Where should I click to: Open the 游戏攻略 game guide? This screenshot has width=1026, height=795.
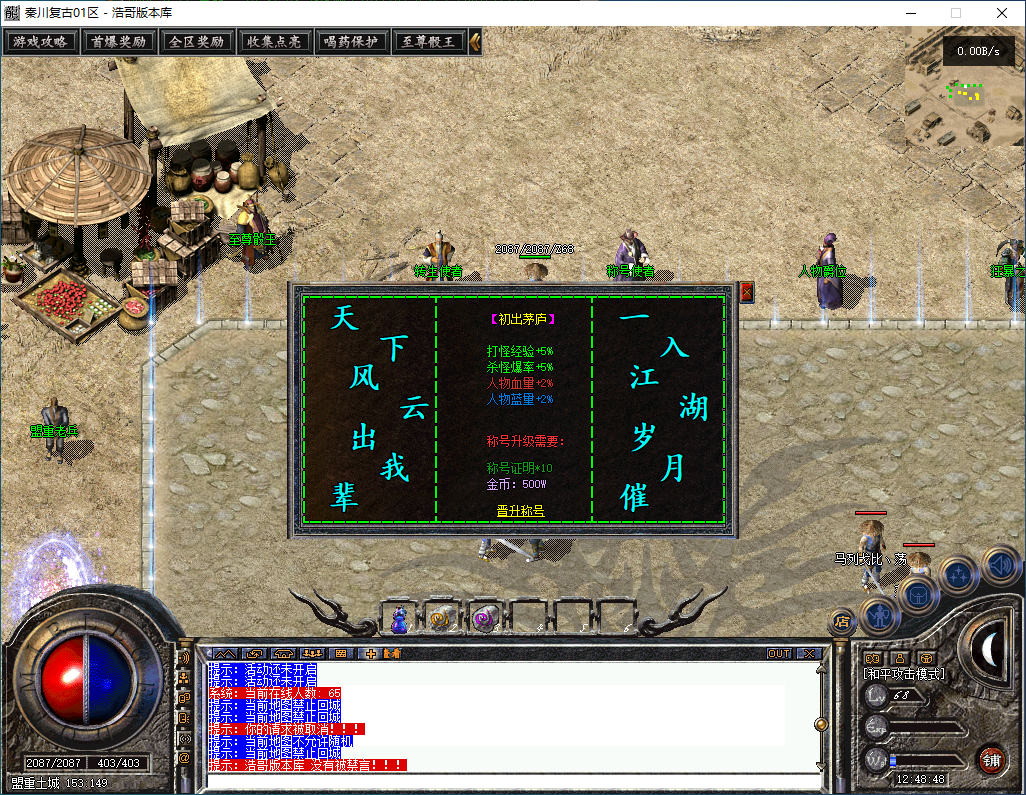pyautogui.click(x=41, y=42)
